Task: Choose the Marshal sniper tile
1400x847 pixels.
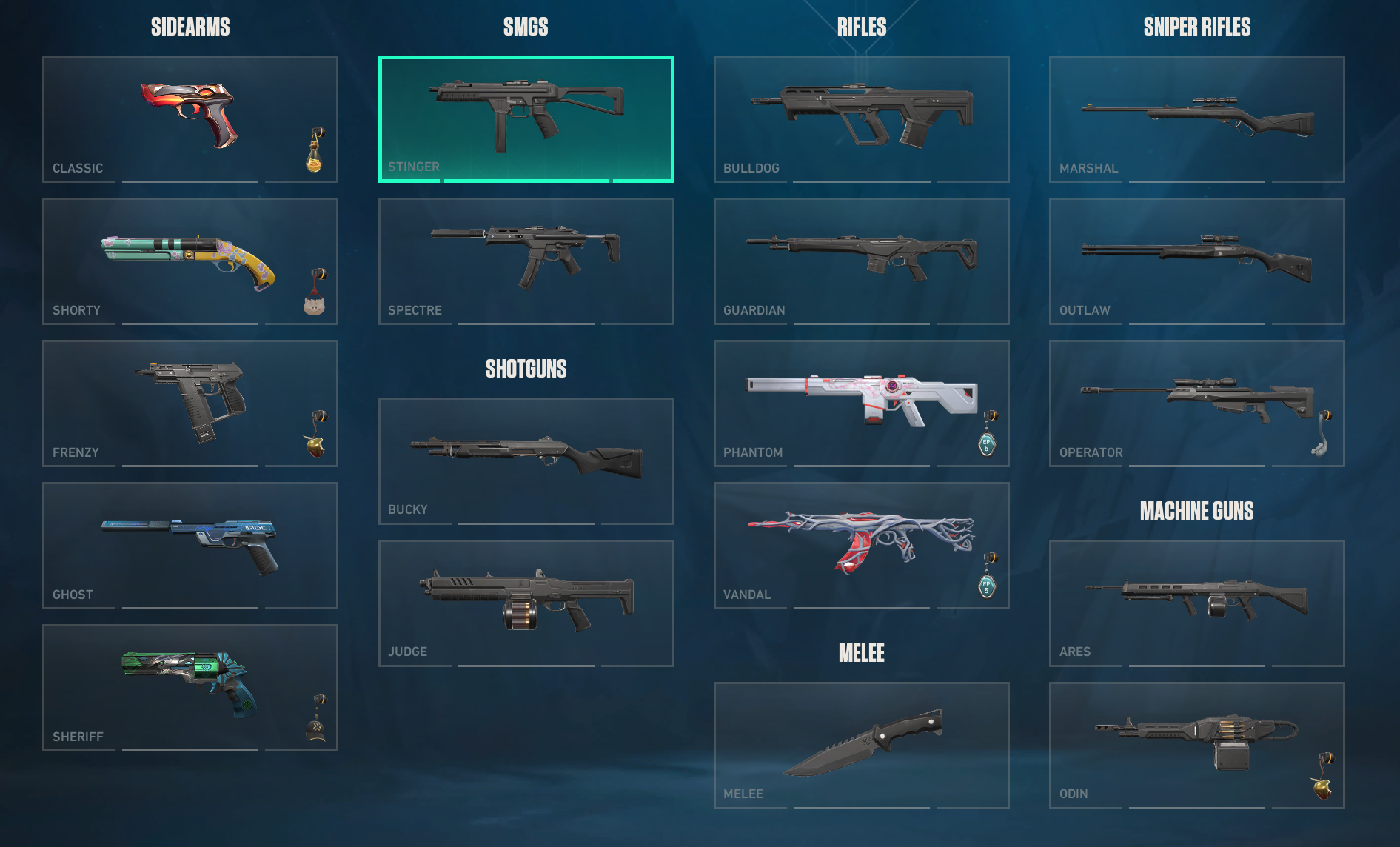Action: pyautogui.click(x=1196, y=118)
